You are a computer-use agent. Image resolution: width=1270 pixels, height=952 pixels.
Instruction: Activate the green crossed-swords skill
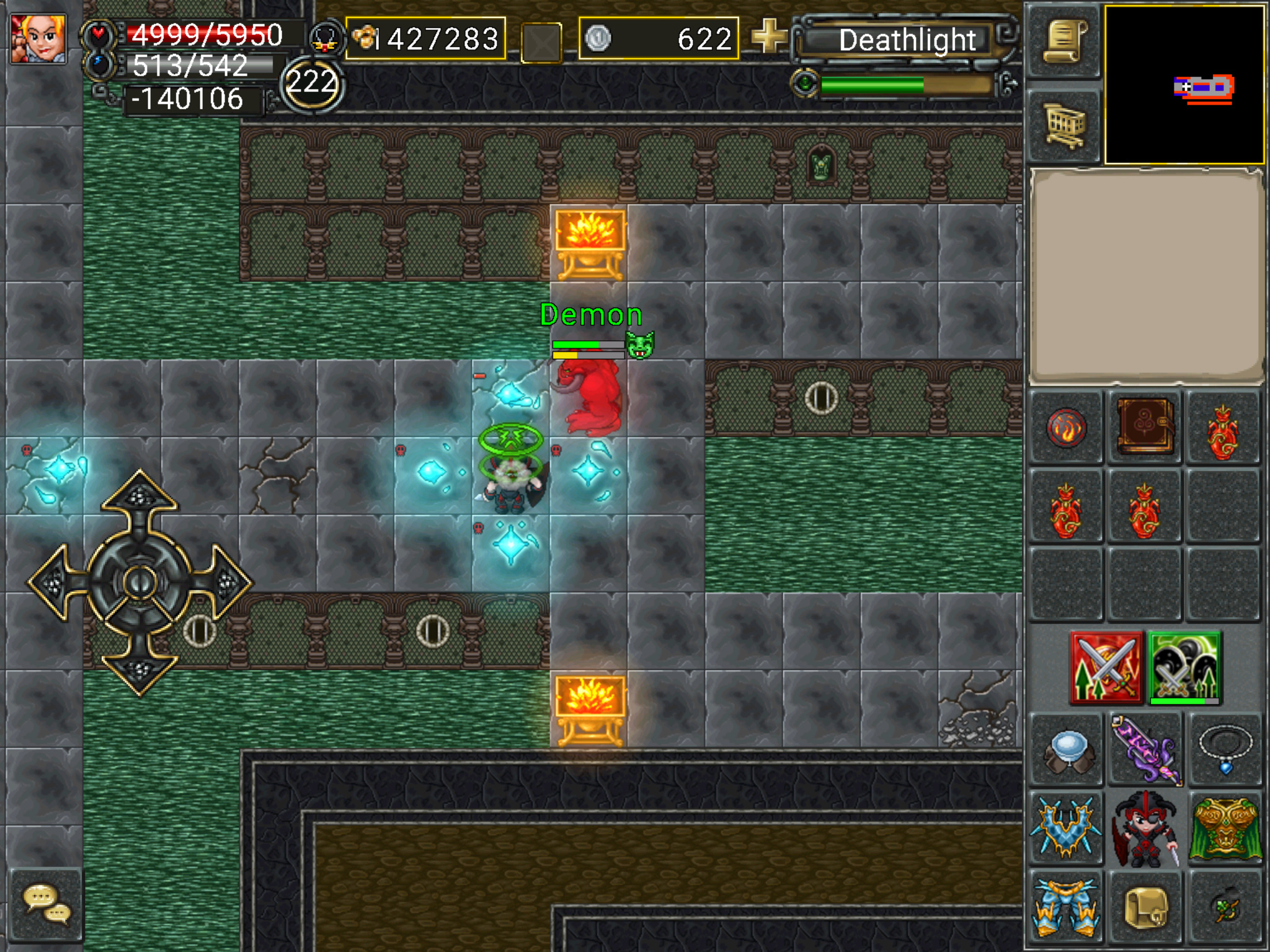1184,668
